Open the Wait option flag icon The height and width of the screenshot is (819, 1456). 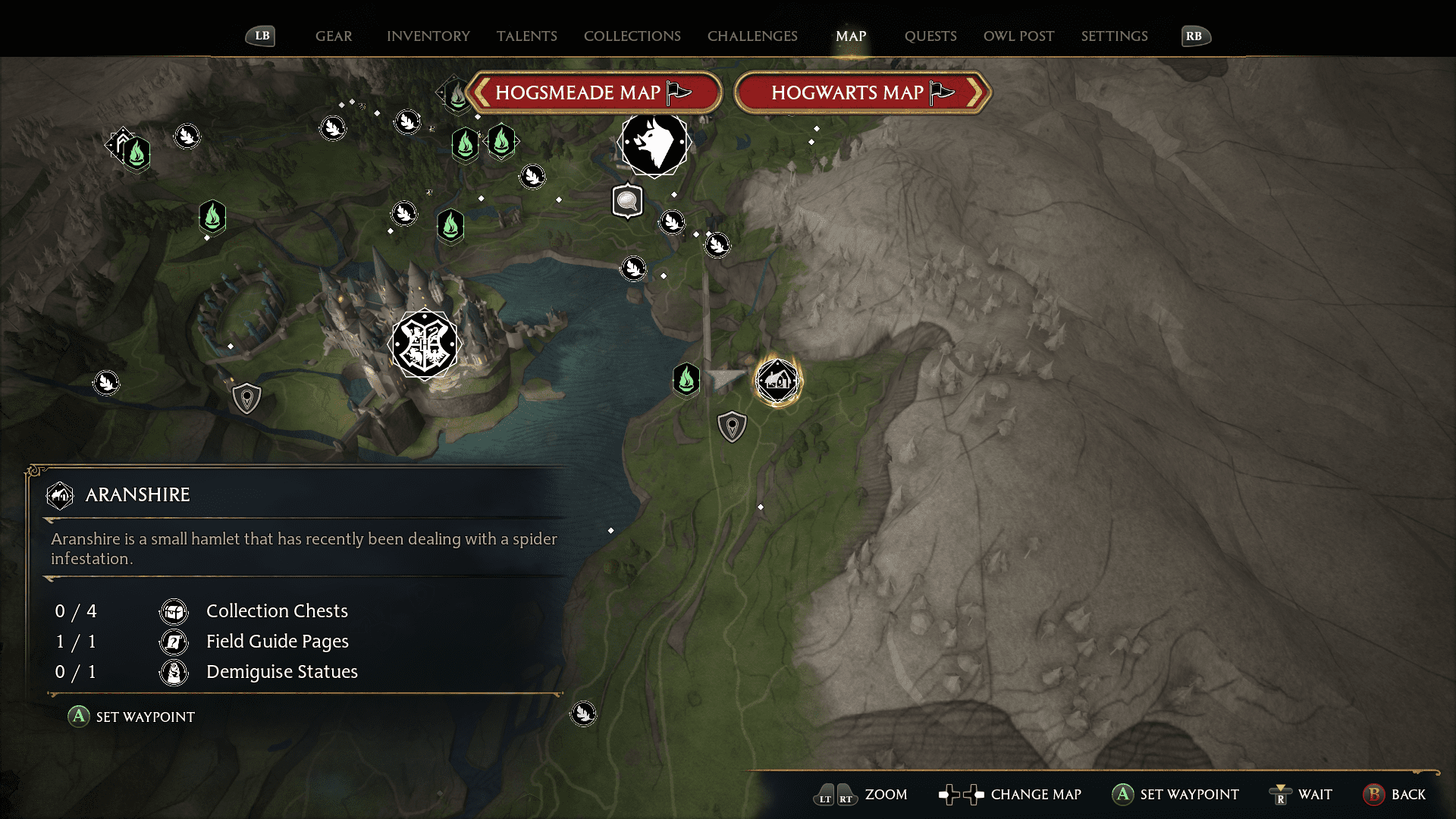tap(1282, 795)
